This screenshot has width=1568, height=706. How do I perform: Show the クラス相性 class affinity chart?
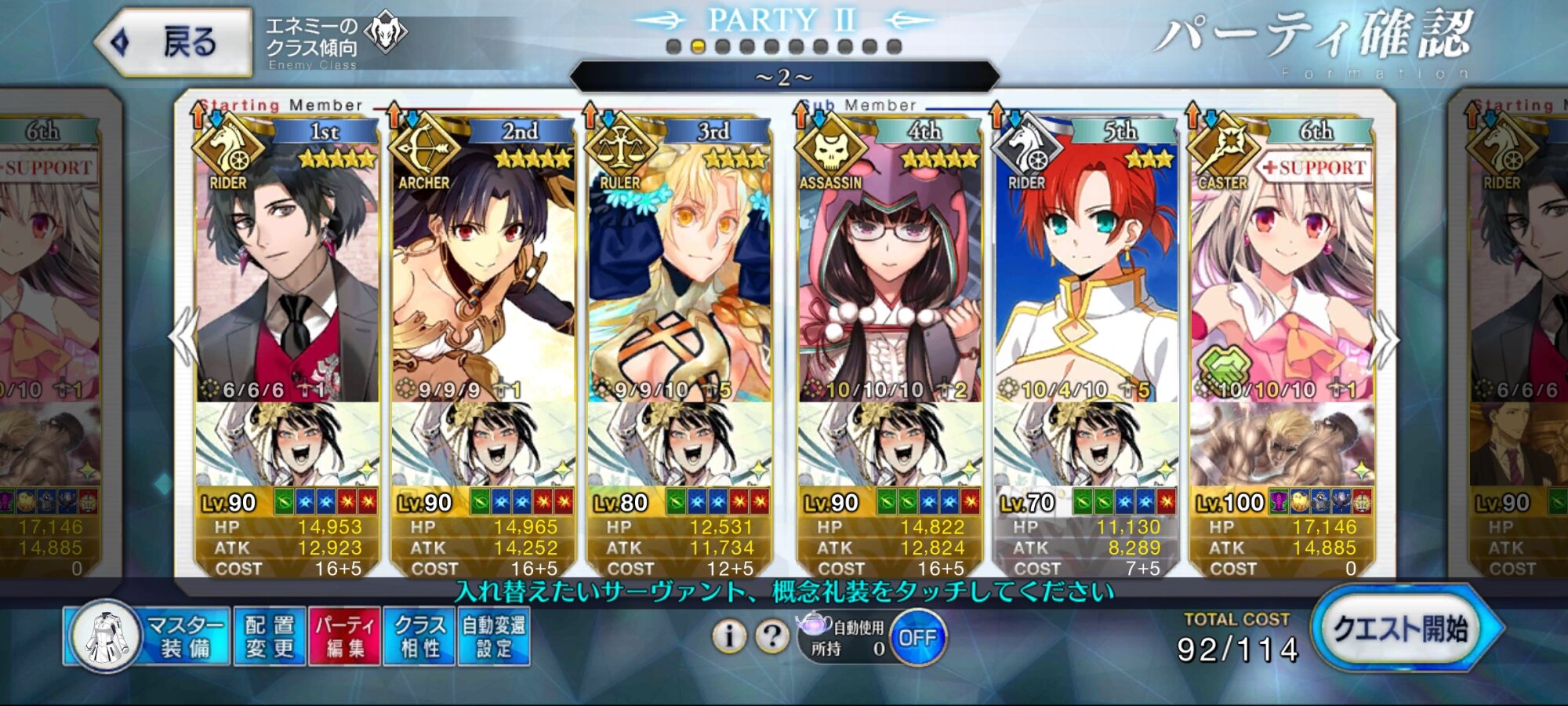[x=419, y=637]
